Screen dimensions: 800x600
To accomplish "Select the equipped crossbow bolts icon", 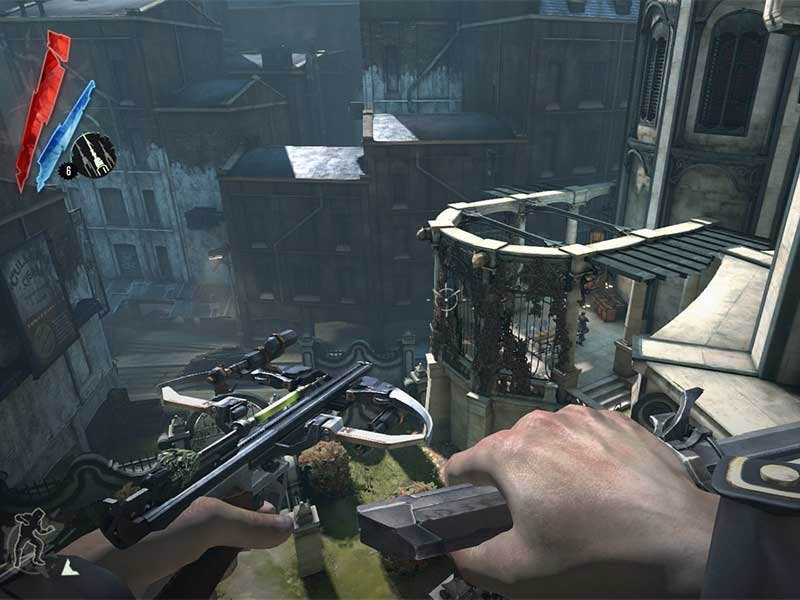I will (95, 154).
